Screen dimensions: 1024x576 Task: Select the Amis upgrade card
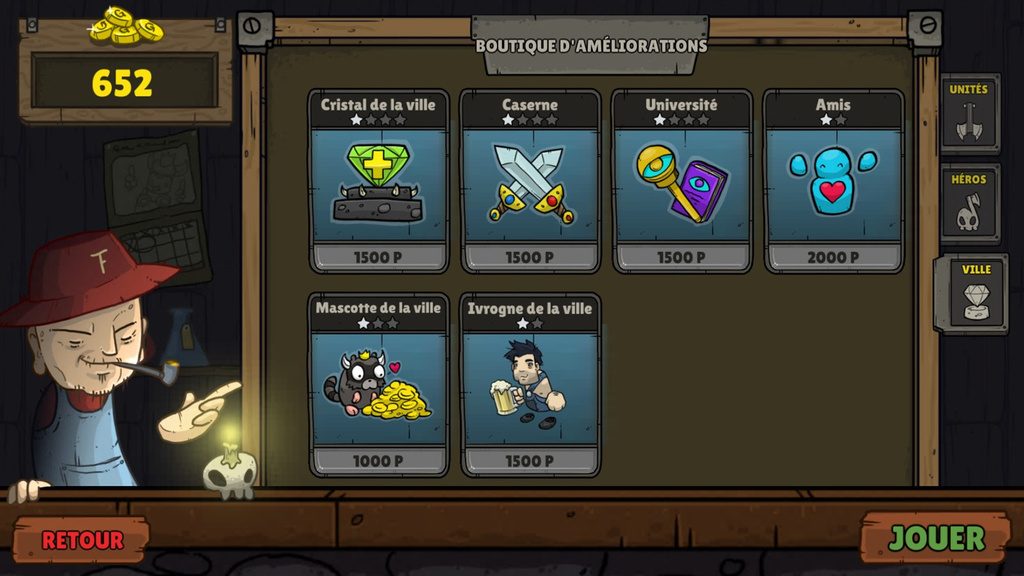coord(833,182)
